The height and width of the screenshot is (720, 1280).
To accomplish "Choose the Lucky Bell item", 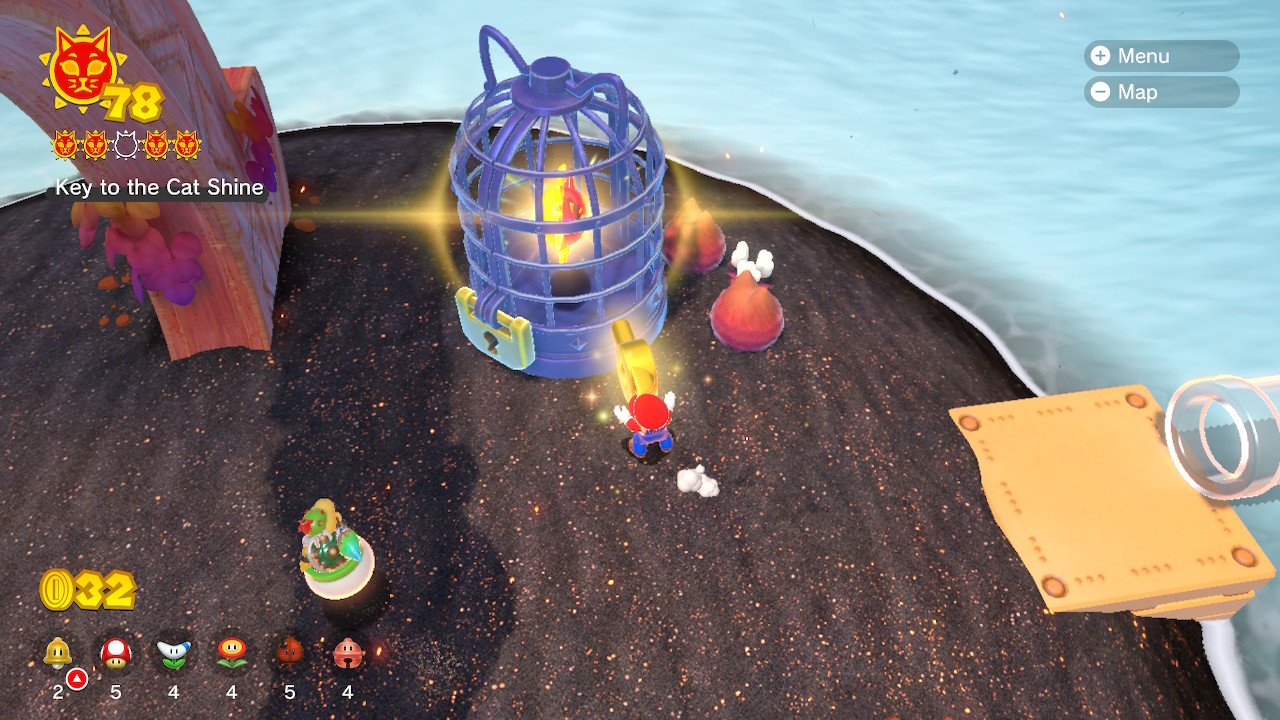I will [x=348, y=654].
